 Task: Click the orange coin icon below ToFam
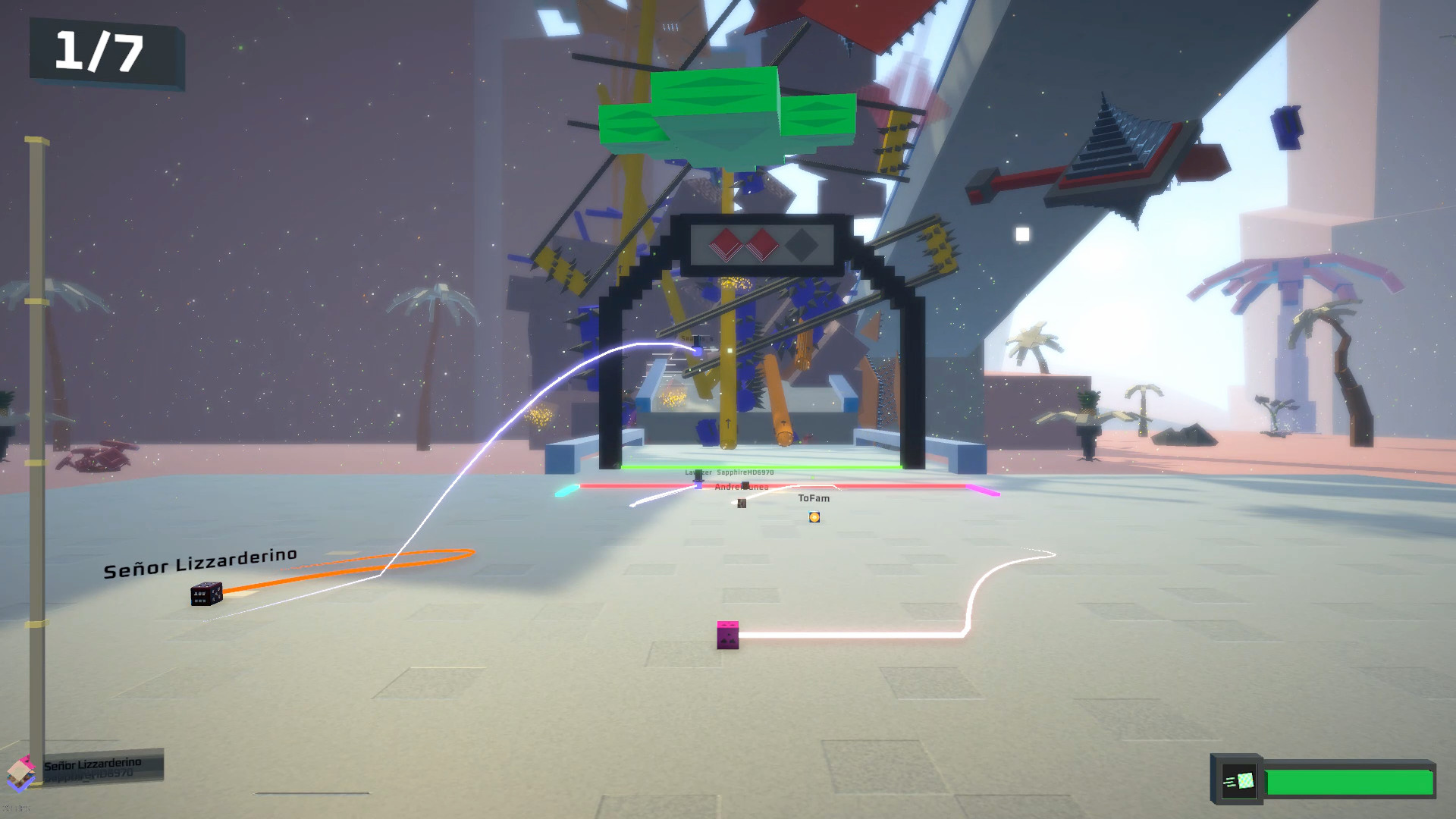pyautogui.click(x=814, y=517)
